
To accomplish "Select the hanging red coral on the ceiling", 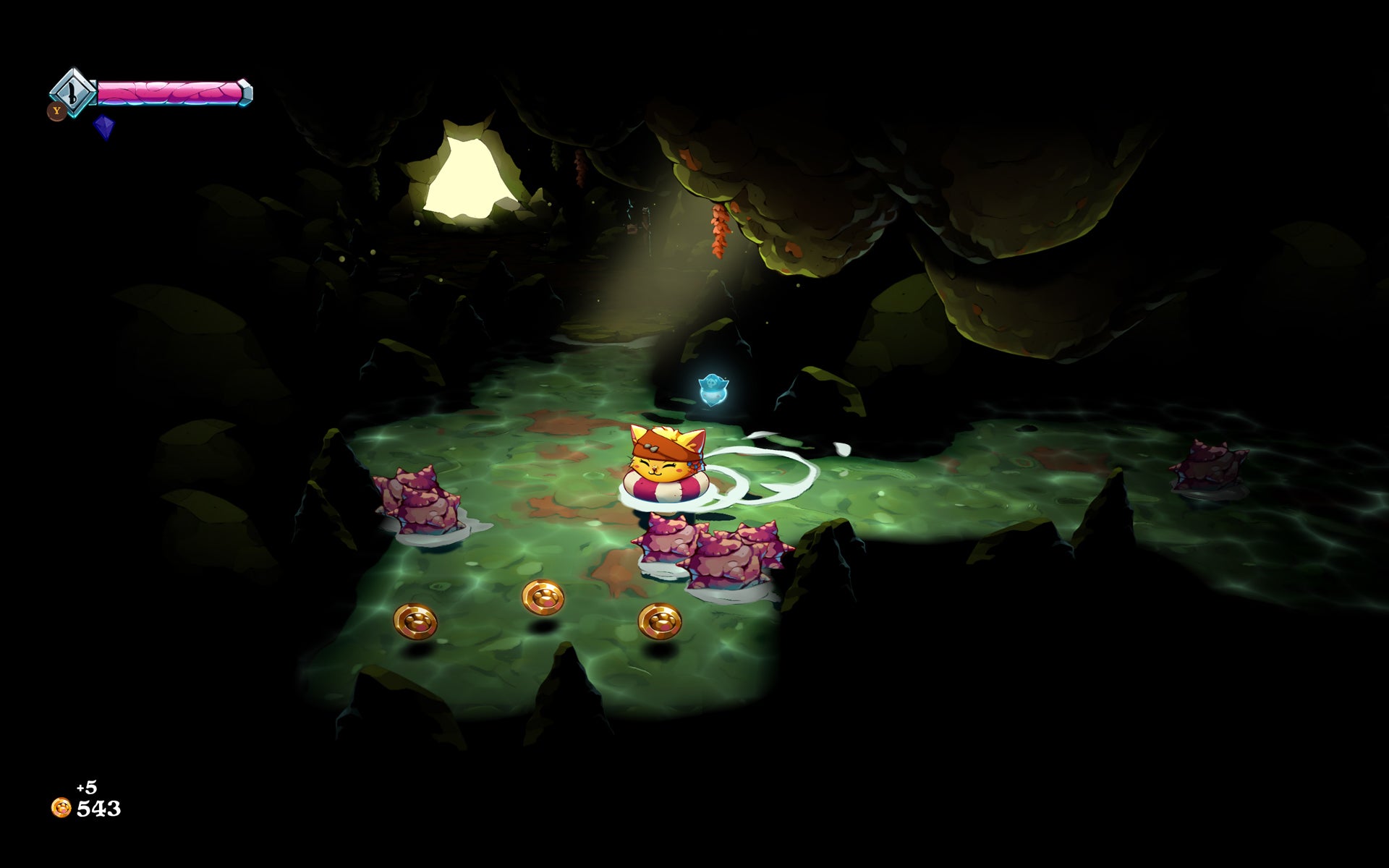I will pos(720,231).
